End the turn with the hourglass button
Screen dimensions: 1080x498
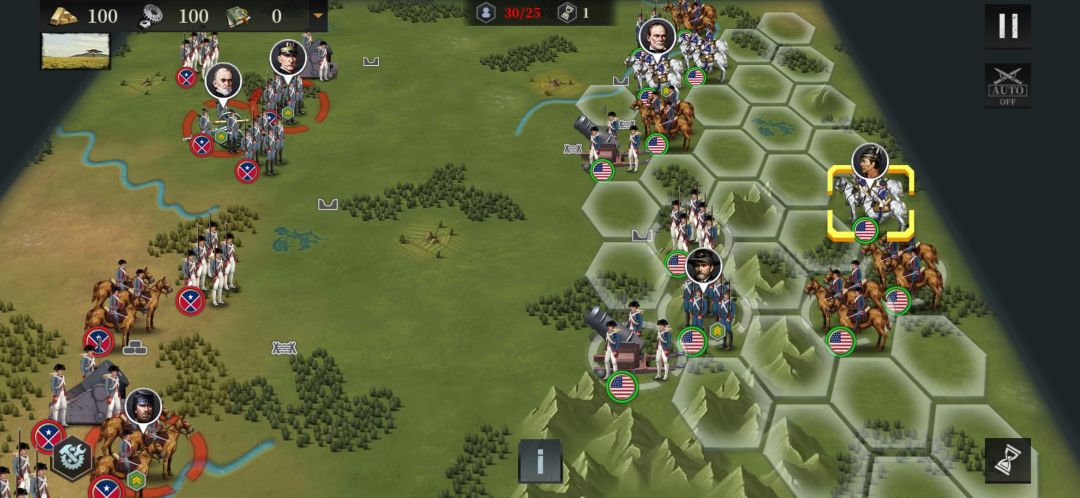1007,458
